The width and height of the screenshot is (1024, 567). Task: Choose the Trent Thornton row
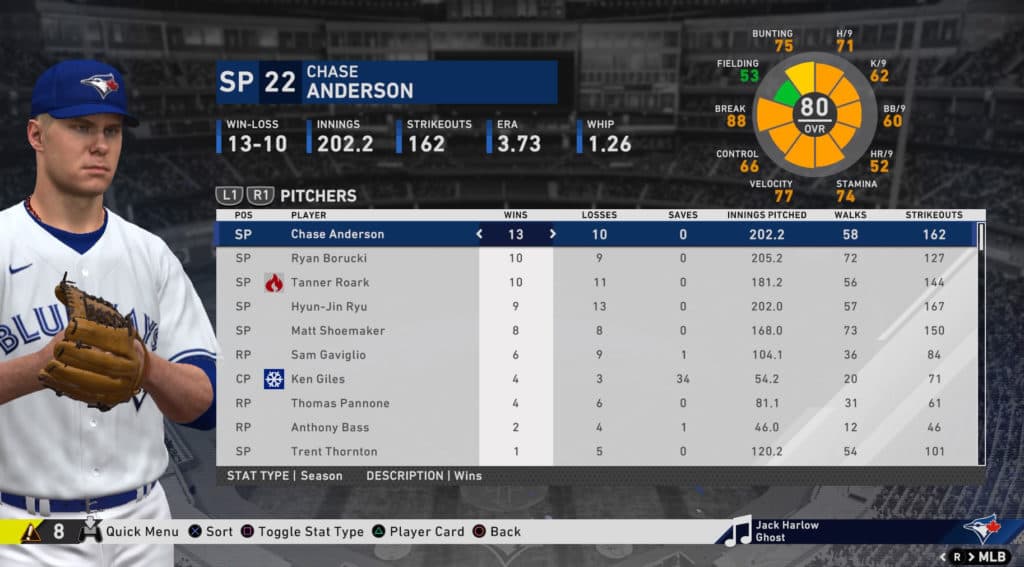(334, 451)
